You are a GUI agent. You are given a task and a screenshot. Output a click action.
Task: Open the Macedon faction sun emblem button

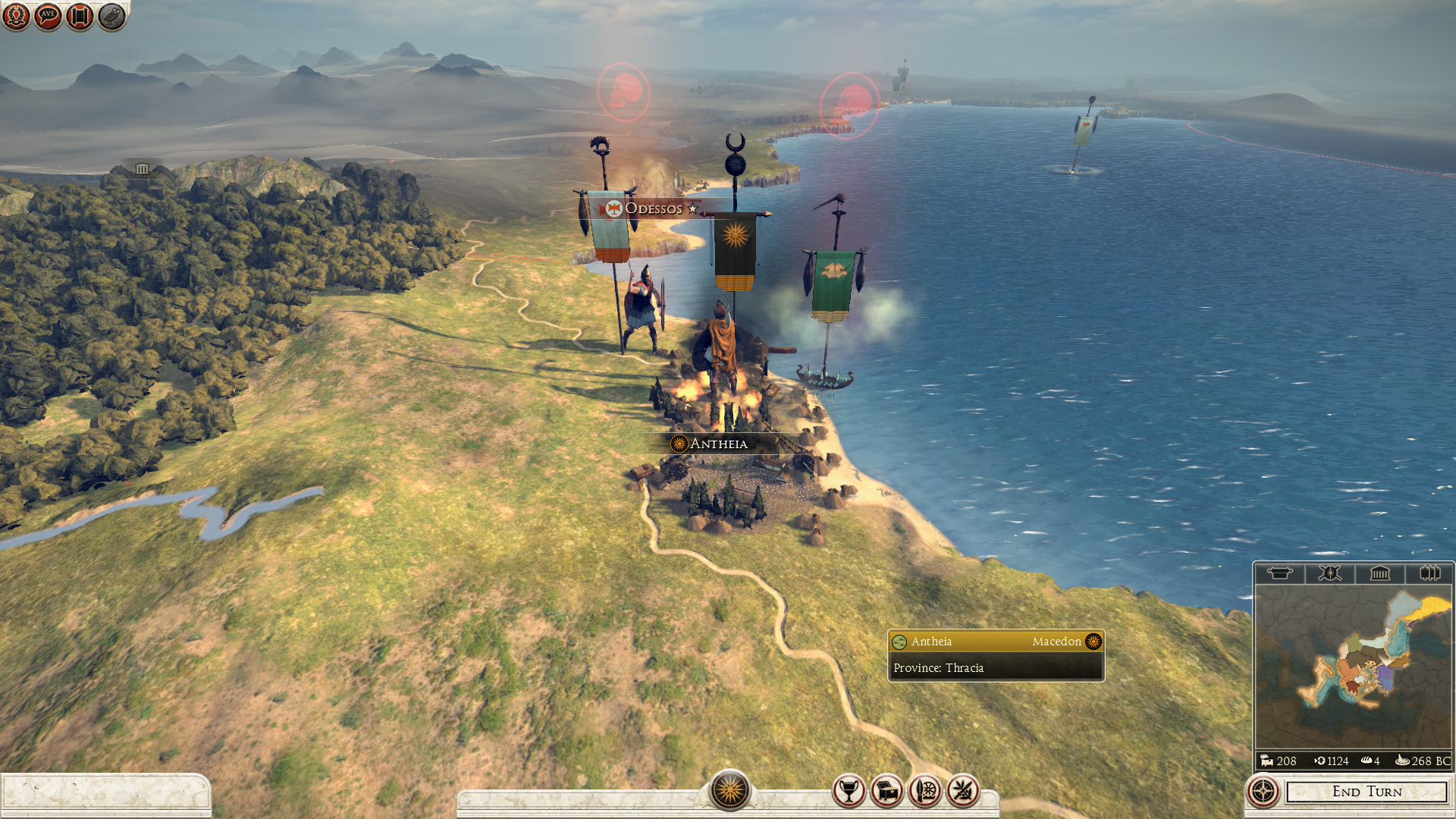pyautogui.click(x=730, y=790)
